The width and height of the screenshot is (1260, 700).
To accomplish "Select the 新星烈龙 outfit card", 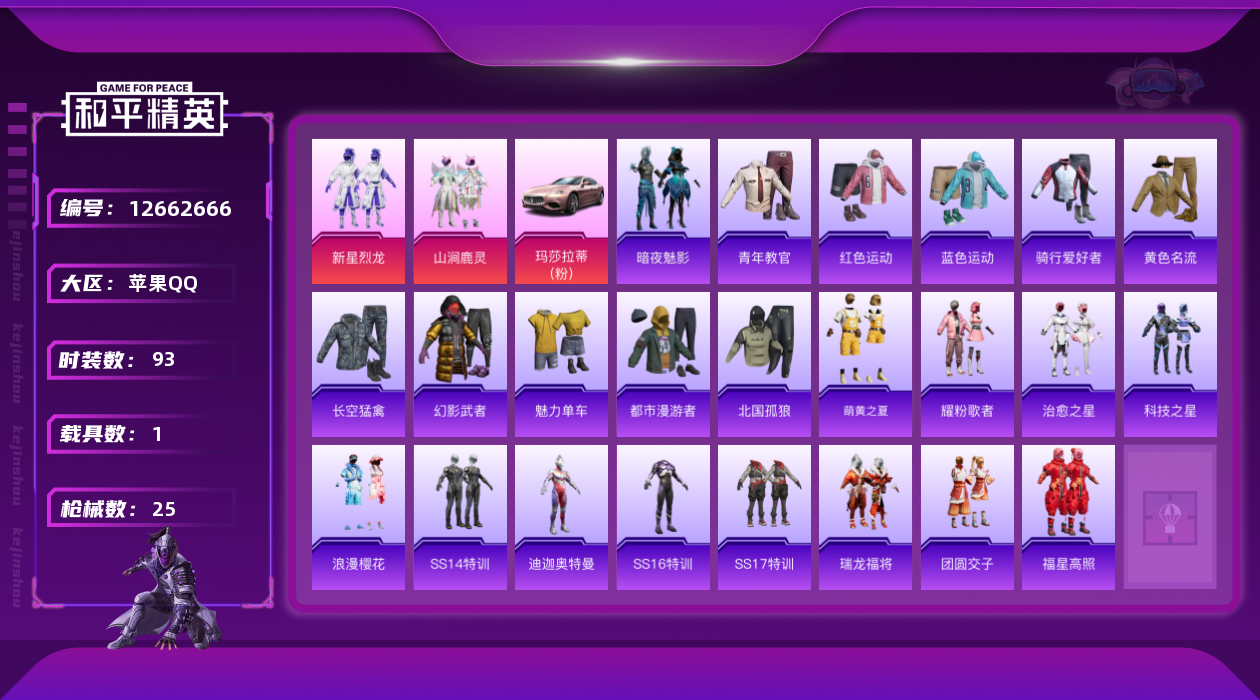I will tap(358, 211).
